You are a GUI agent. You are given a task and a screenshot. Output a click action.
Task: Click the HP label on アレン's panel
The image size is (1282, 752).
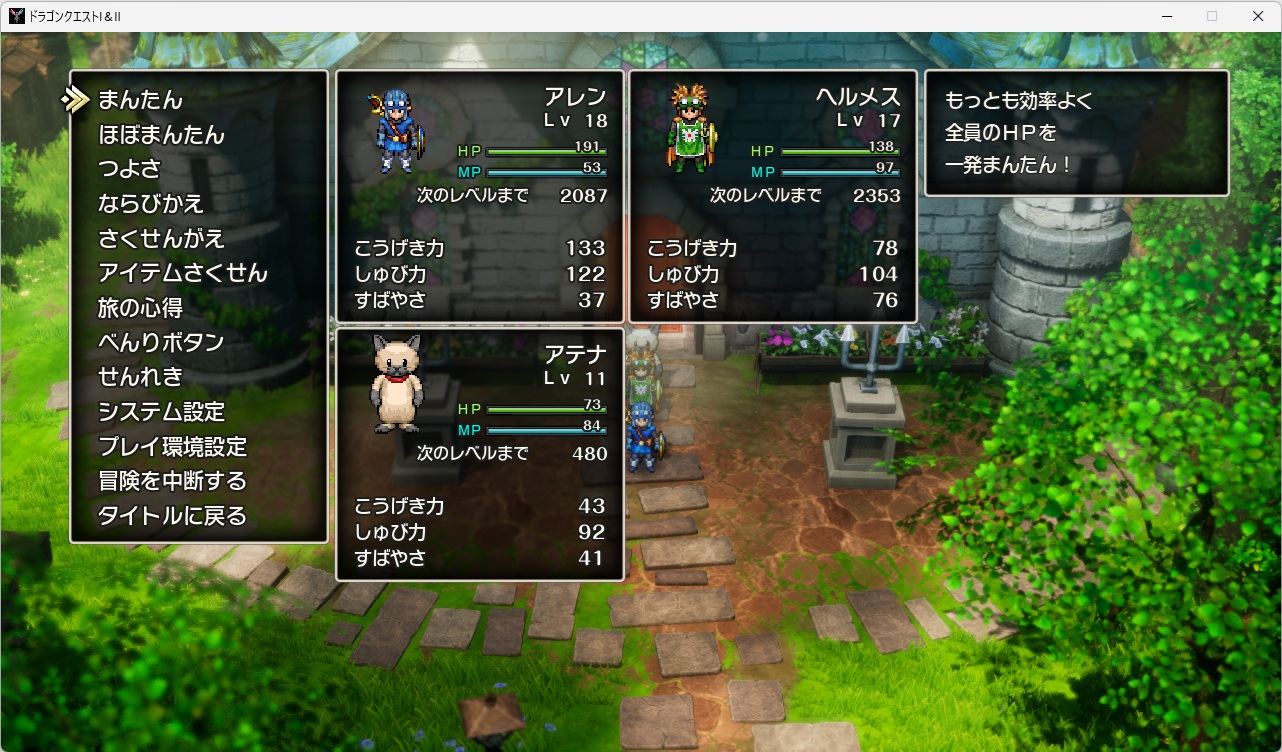[470, 150]
